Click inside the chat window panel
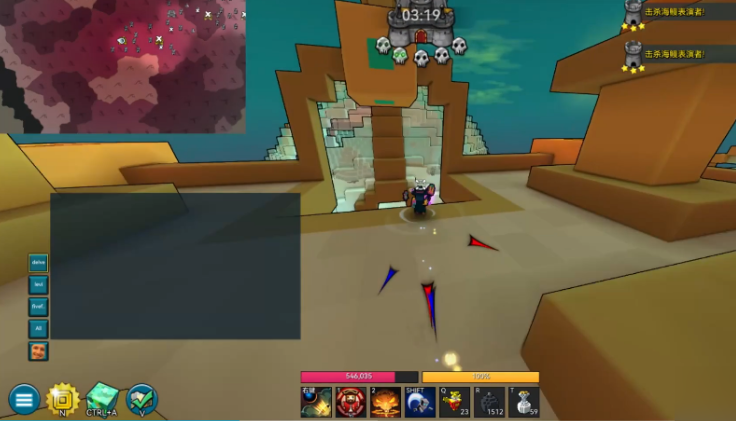Viewport: 736px width, 421px height. pos(175,265)
